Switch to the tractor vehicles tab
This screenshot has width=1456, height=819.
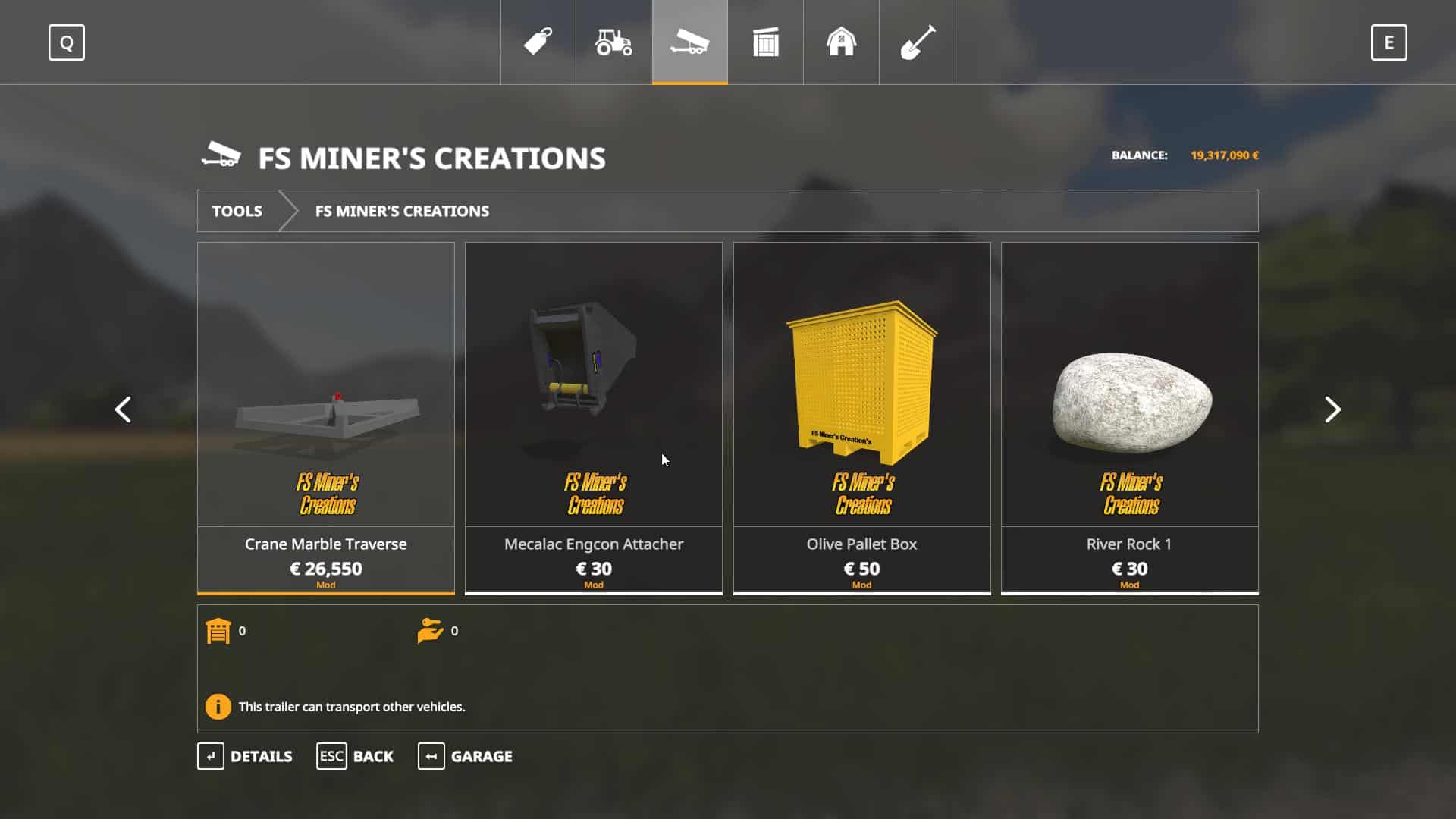pos(613,42)
